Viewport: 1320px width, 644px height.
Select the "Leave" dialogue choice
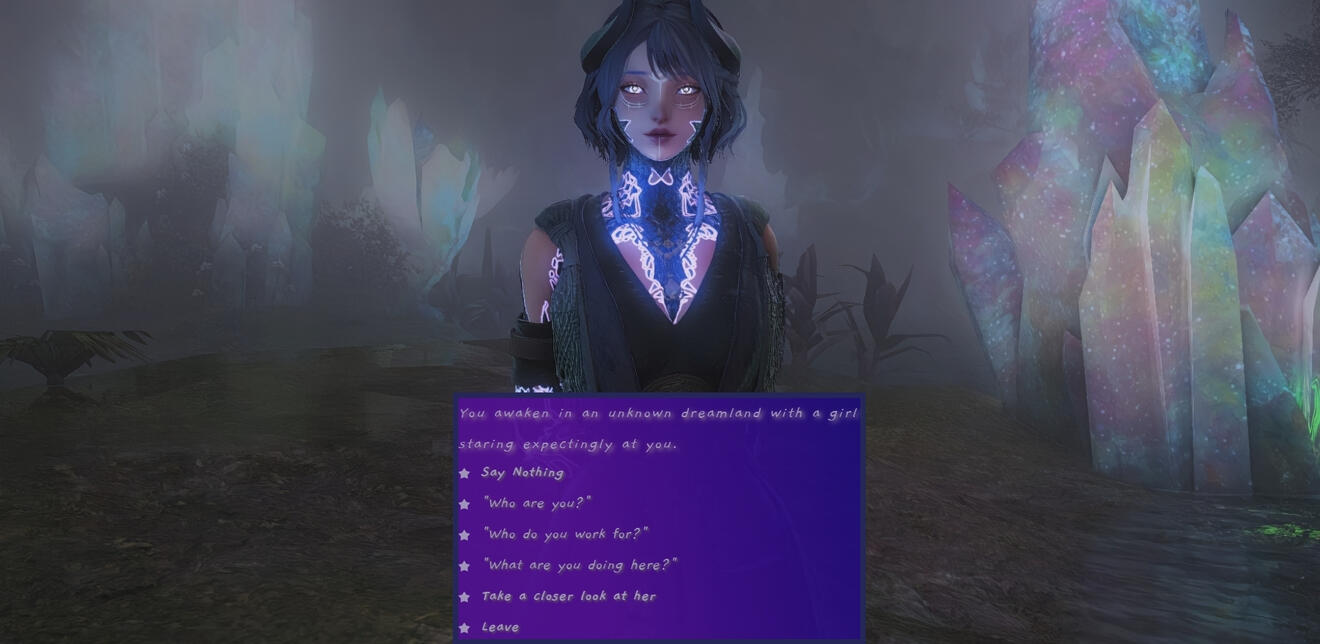(x=500, y=628)
